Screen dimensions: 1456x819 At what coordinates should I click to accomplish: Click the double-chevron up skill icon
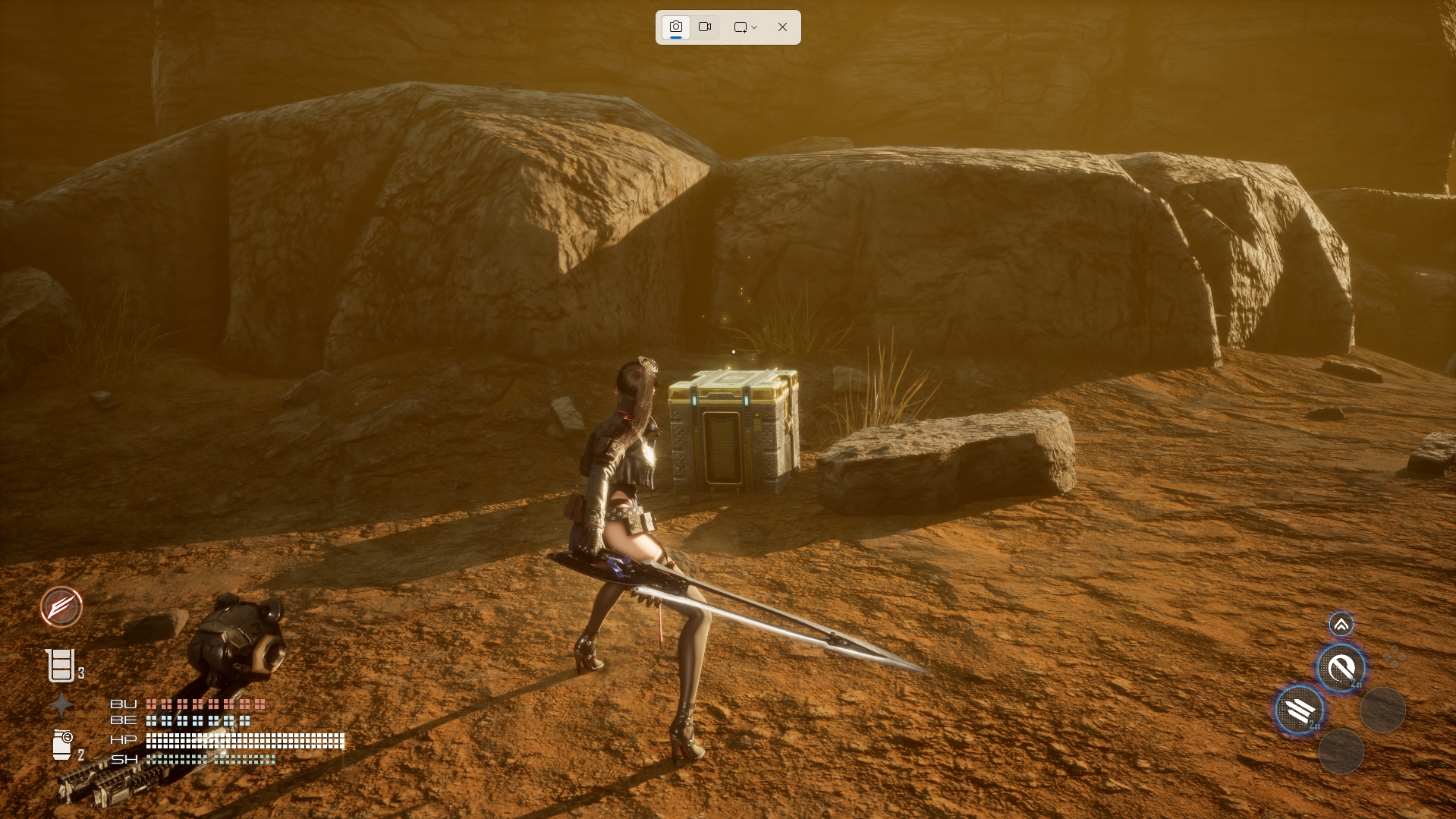(x=1341, y=625)
